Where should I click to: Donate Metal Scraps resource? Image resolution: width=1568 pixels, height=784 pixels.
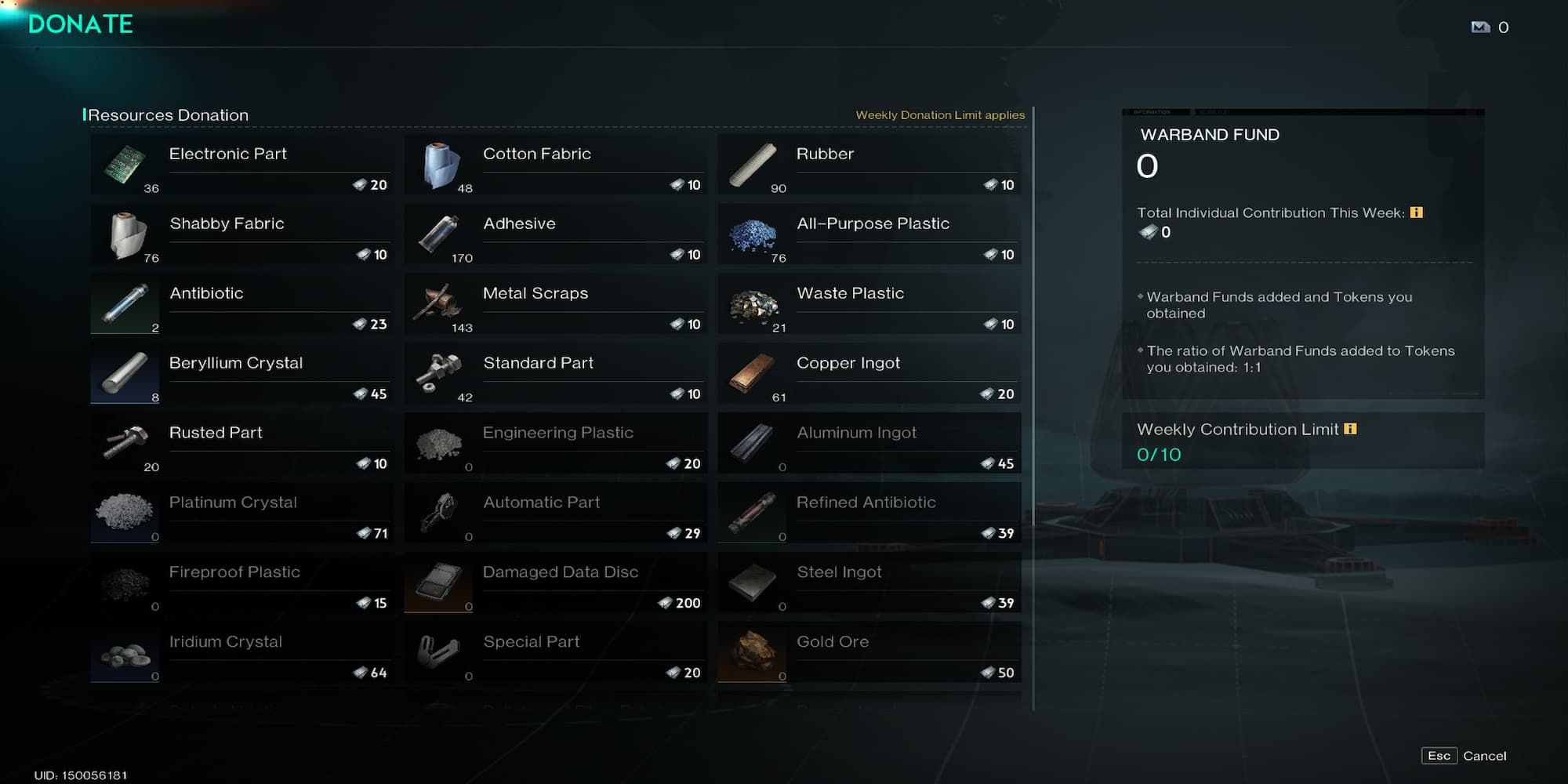(555, 304)
